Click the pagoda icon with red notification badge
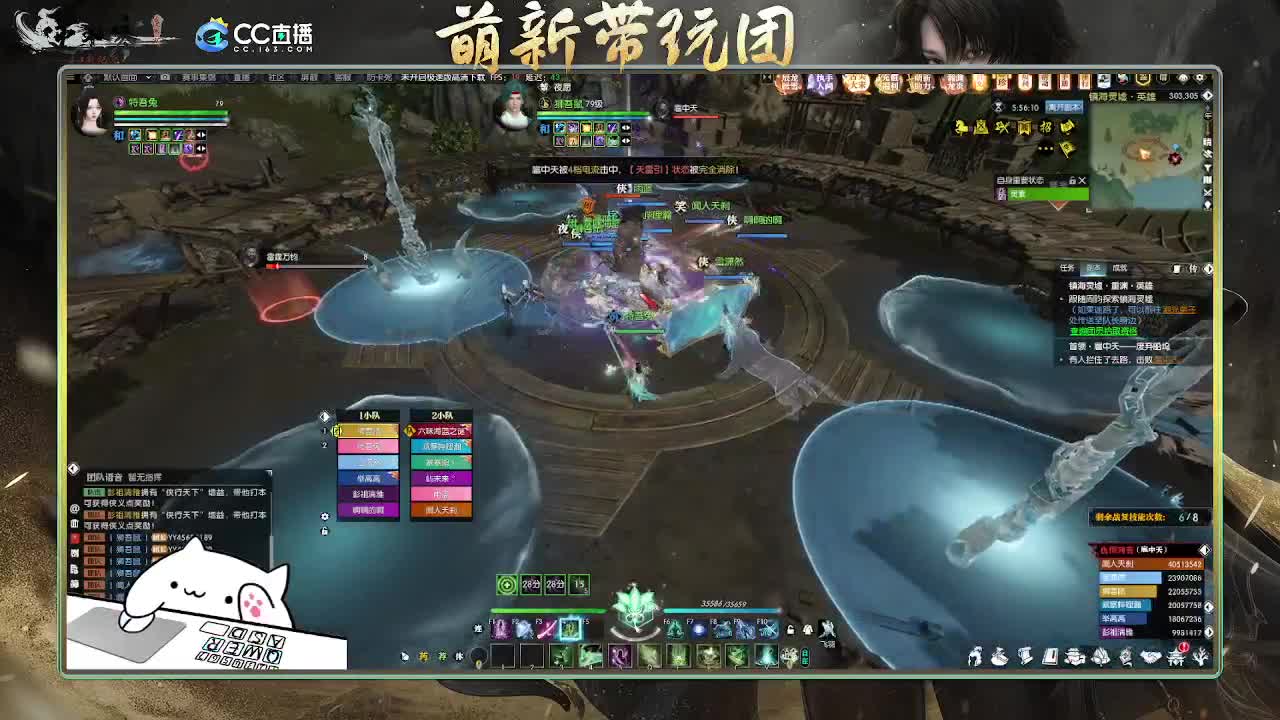This screenshot has height=720, width=1280. [x=1178, y=655]
